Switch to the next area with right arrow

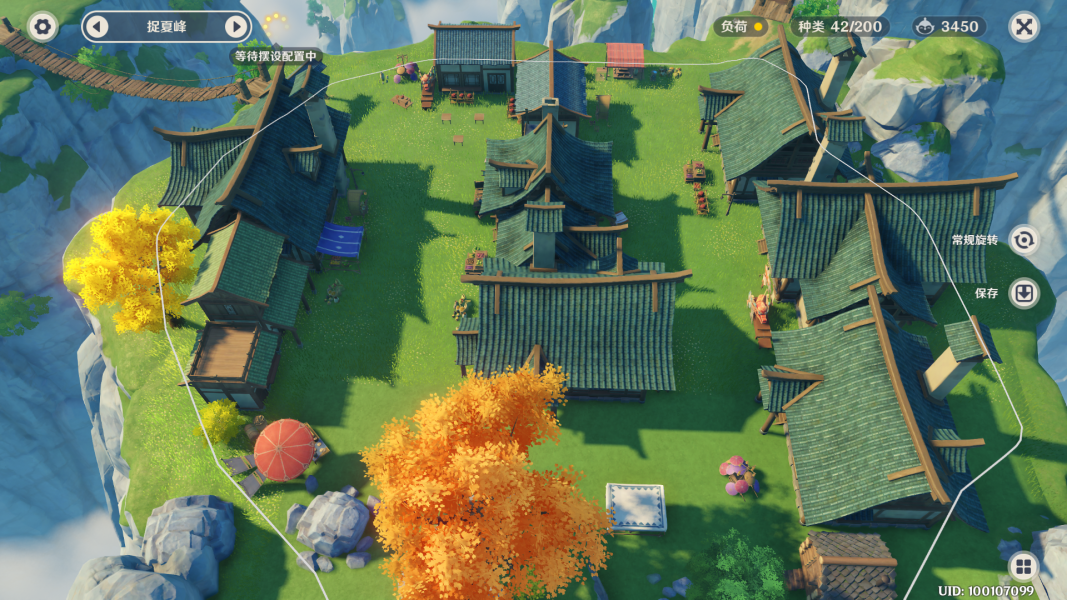[x=236, y=26]
